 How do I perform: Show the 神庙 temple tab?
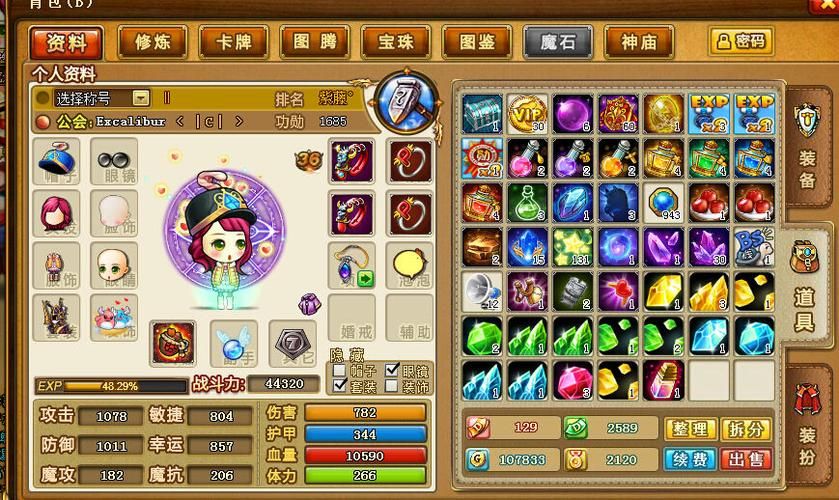tap(639, 42)
